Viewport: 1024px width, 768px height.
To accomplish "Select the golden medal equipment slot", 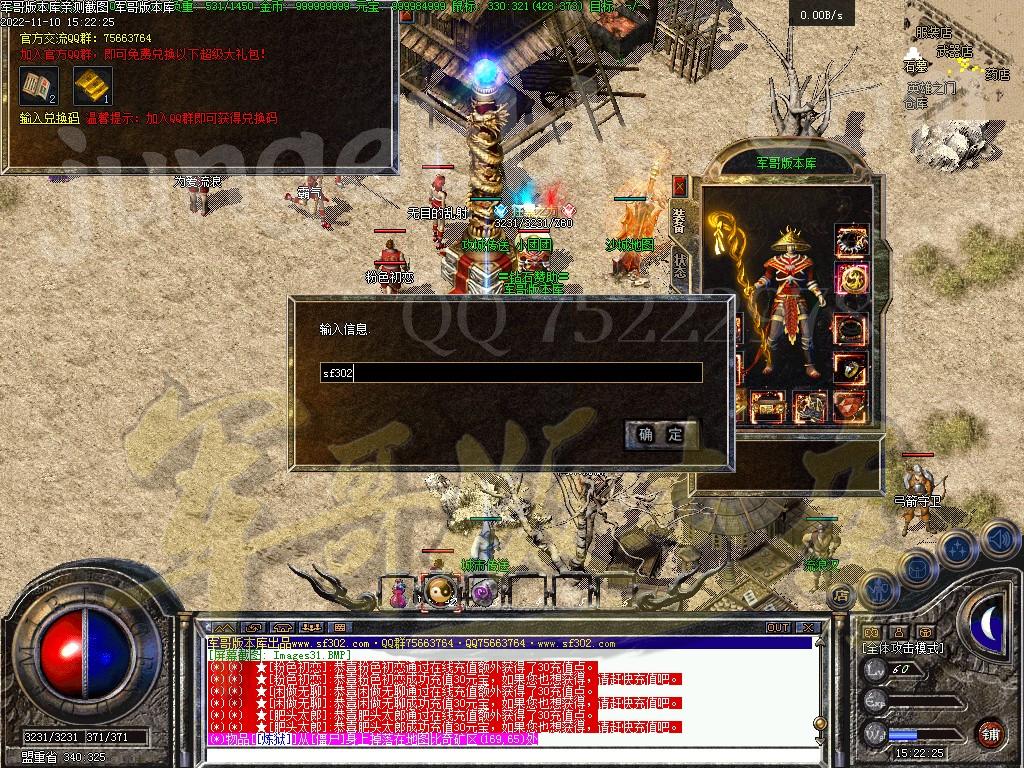I will (852, 280).
